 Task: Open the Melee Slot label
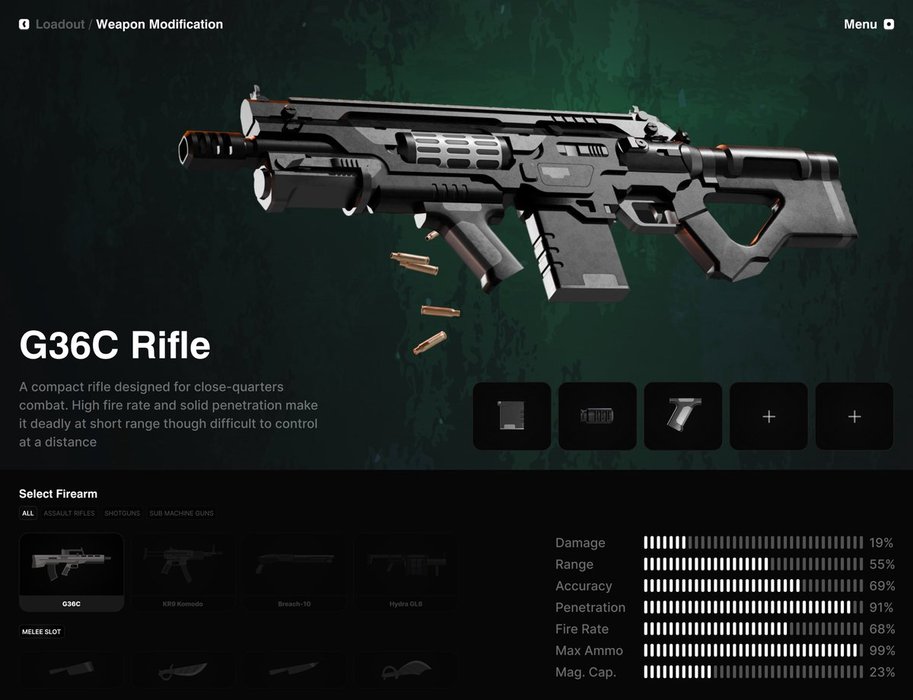coord(41,632)
